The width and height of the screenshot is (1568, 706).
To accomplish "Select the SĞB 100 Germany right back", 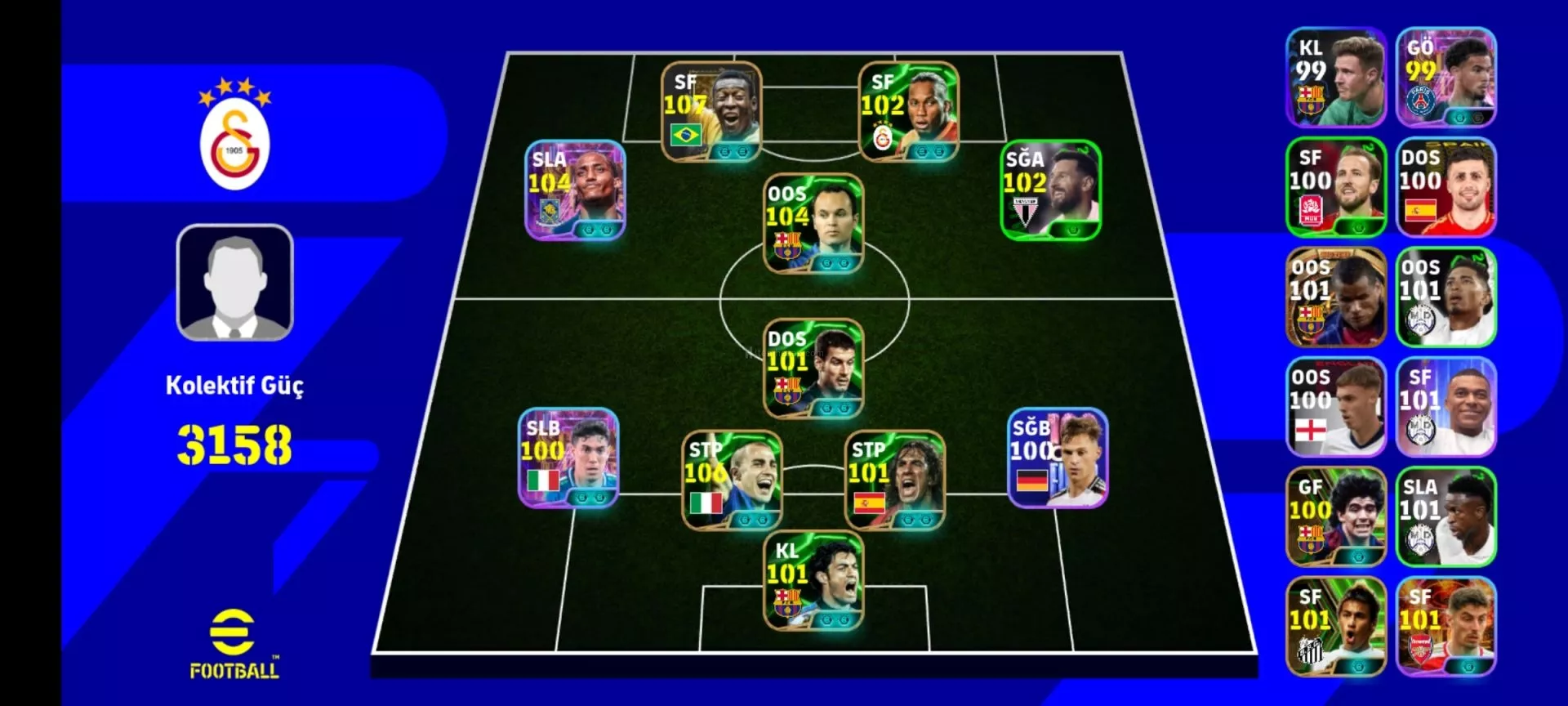I will [1058, 458].
